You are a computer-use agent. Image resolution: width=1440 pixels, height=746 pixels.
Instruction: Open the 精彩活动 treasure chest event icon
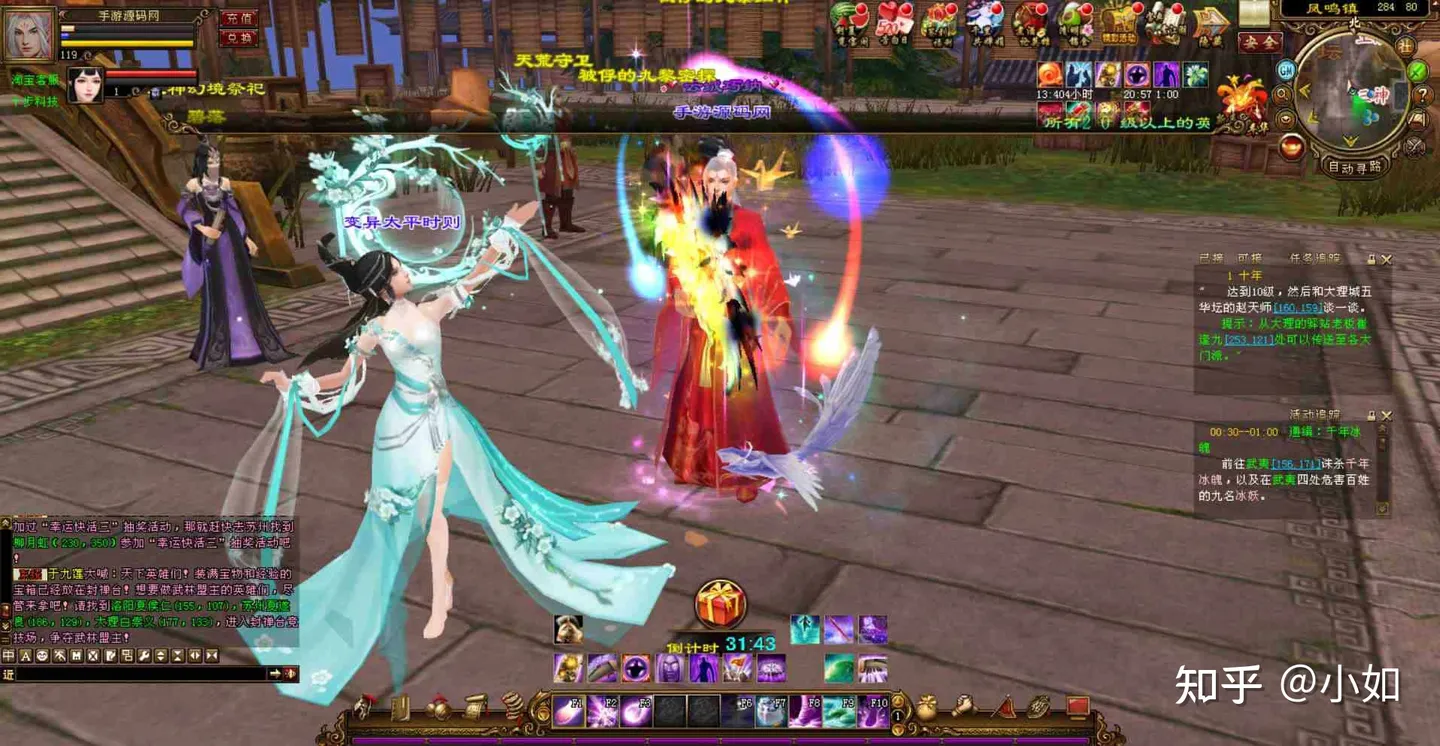coord(1120,23)
